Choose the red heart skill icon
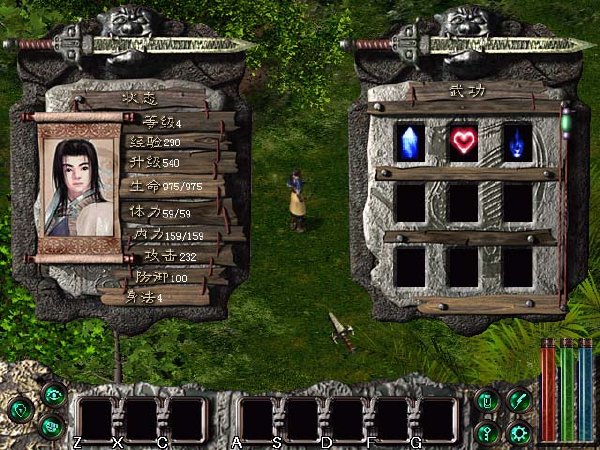The image size is (600, 450). [463, 141]
